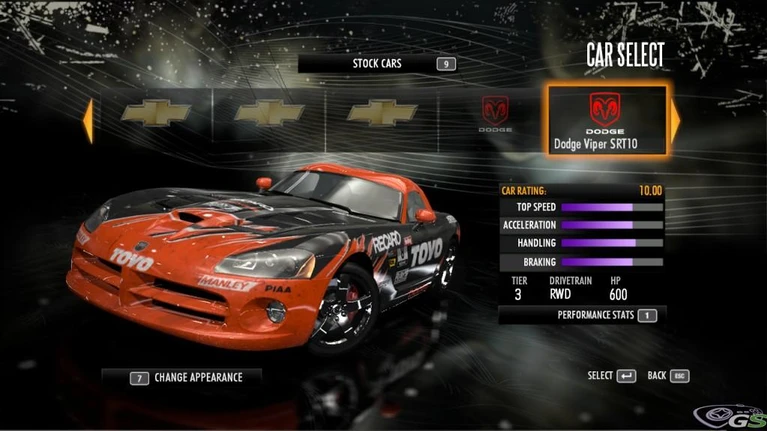Open the Stock Cars category selector
The image size is (767, 431).
pyautogui.click(x=378, y=64)
